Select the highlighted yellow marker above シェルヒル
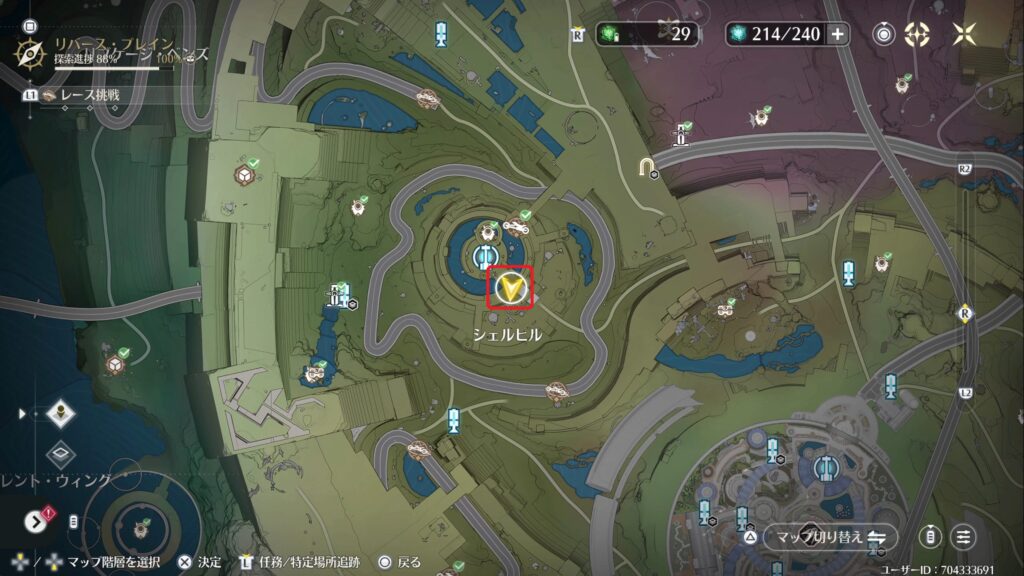 510,288
